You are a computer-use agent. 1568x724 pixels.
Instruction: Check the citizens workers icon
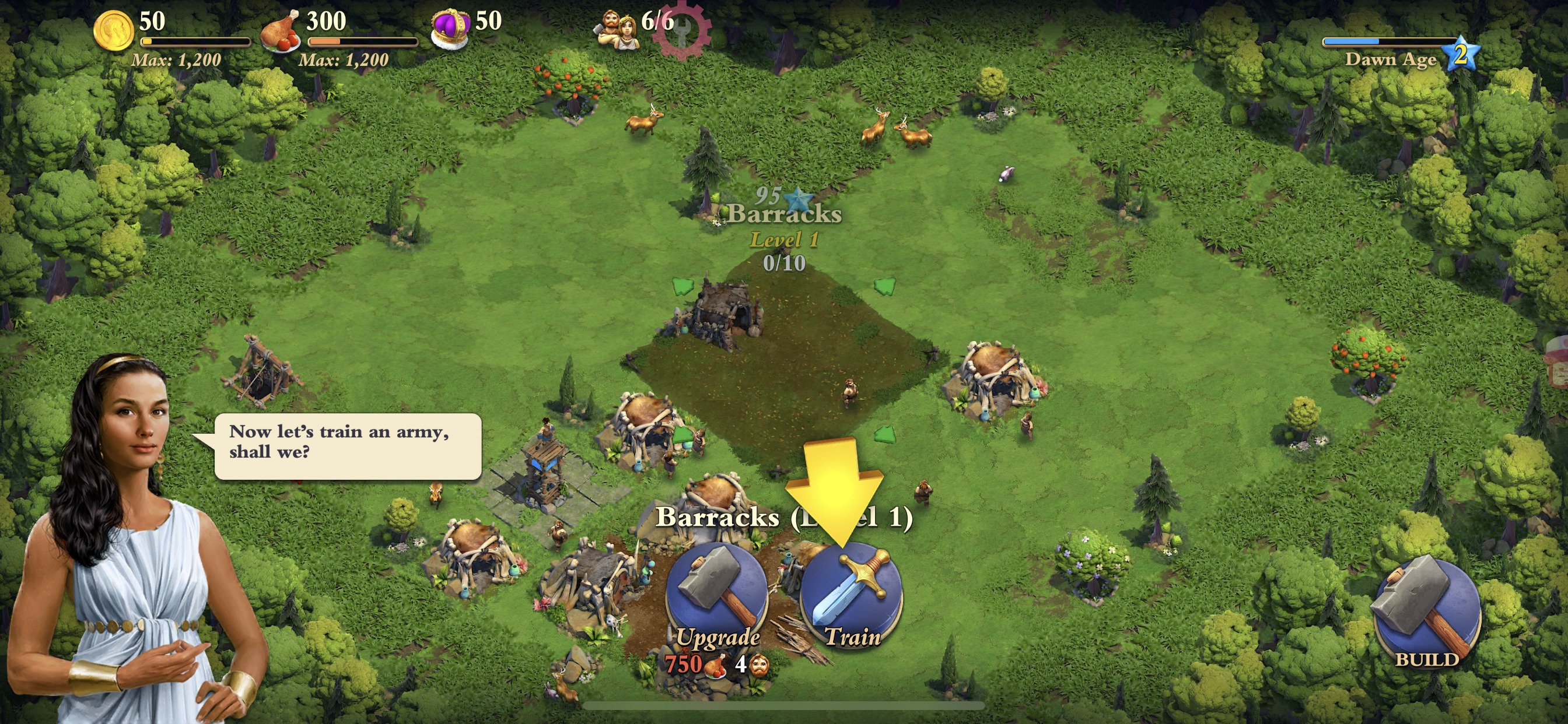(618, 30)
